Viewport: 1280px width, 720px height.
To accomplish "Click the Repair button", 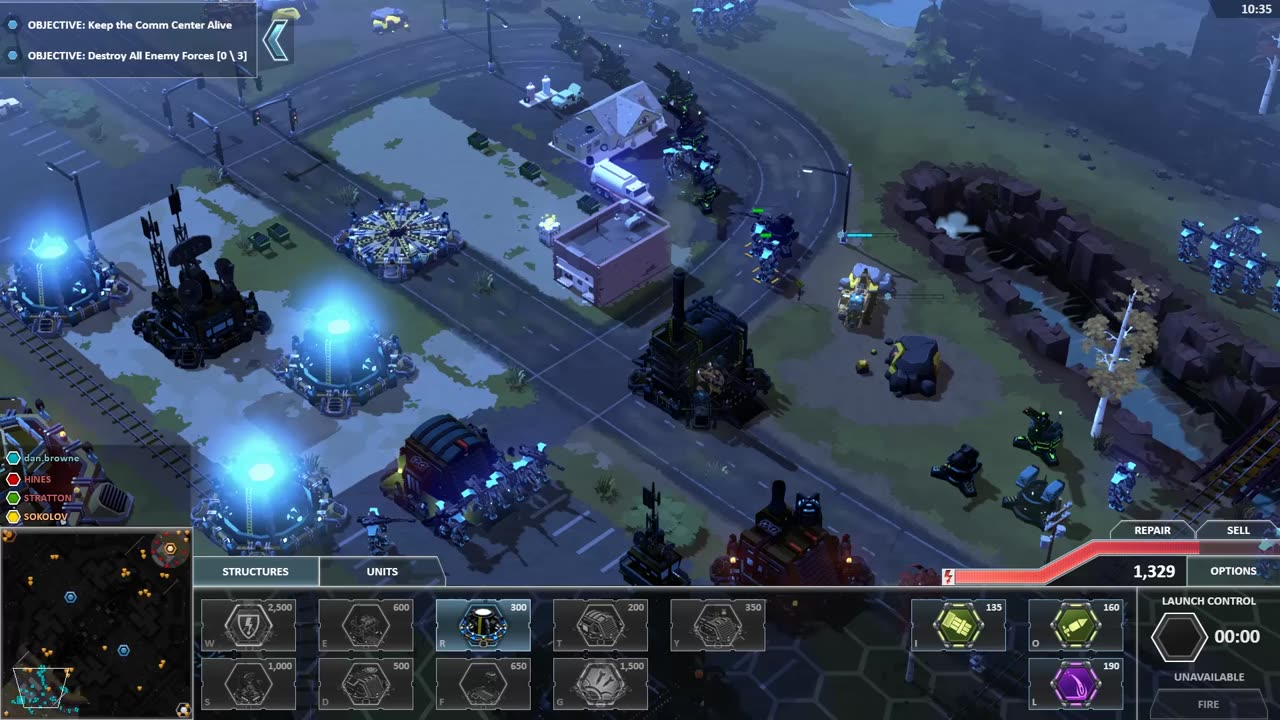I will tap(1152, 530).
